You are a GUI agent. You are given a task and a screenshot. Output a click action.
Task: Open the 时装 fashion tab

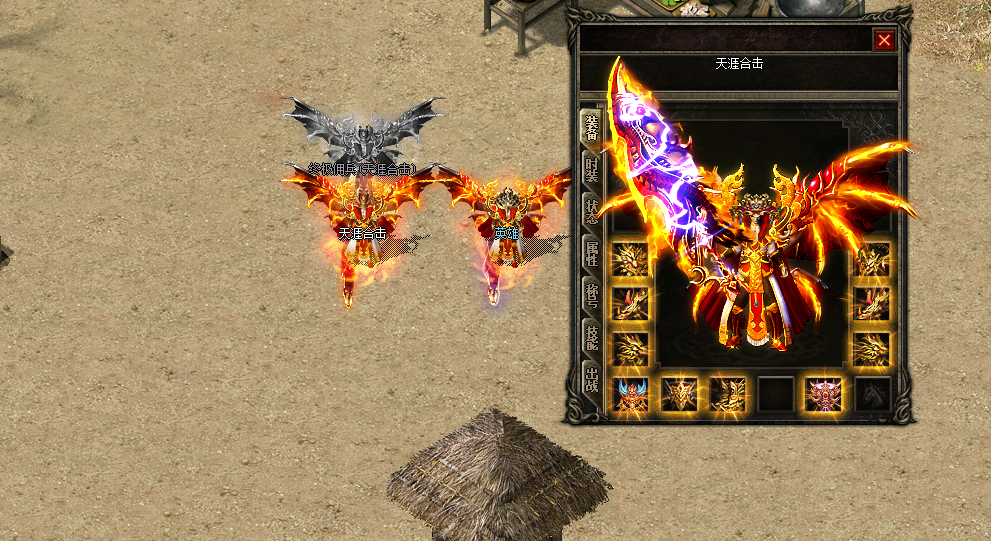coord(592,172)
